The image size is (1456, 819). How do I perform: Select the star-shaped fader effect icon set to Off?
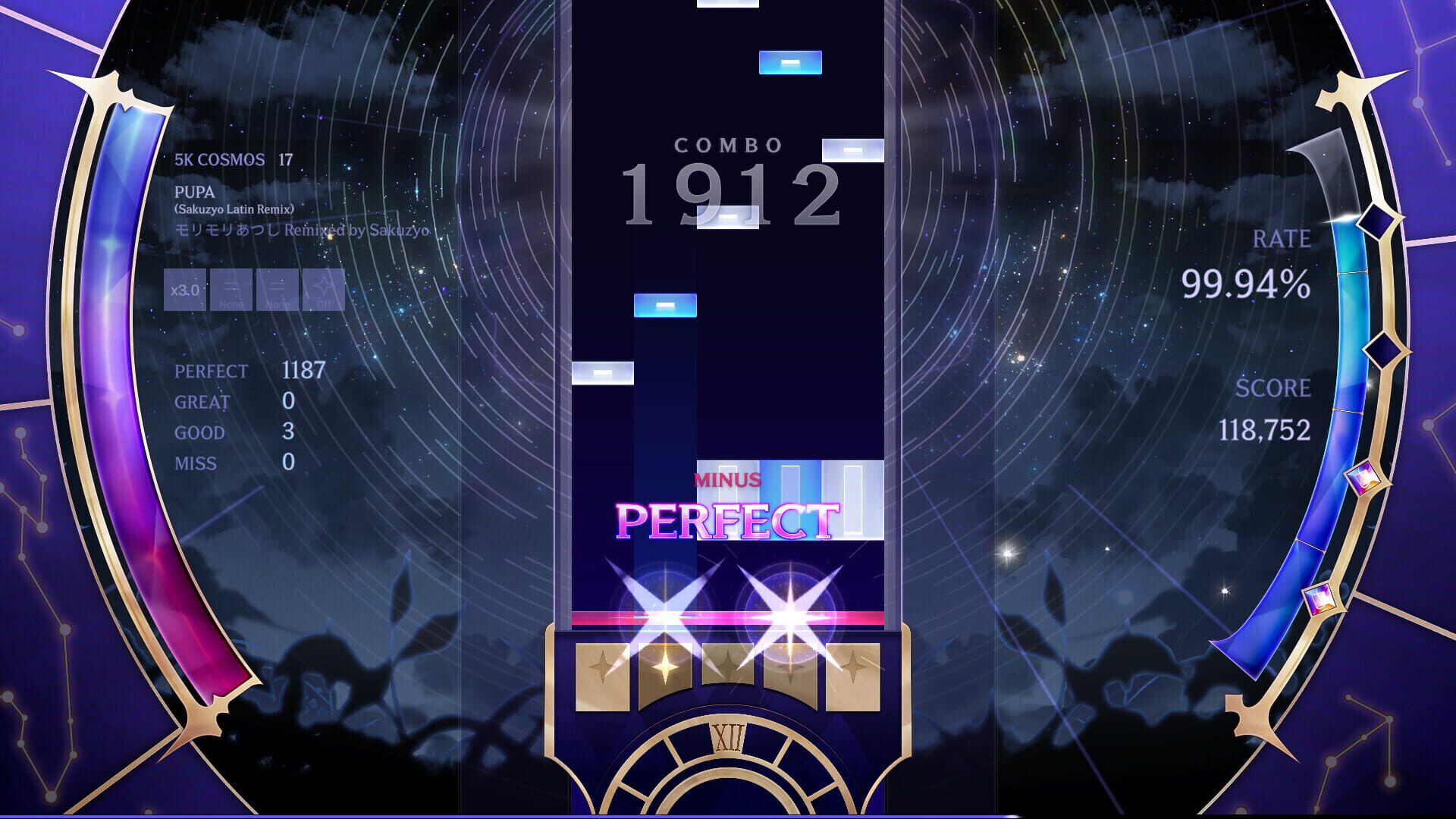[x=322, y=289]
